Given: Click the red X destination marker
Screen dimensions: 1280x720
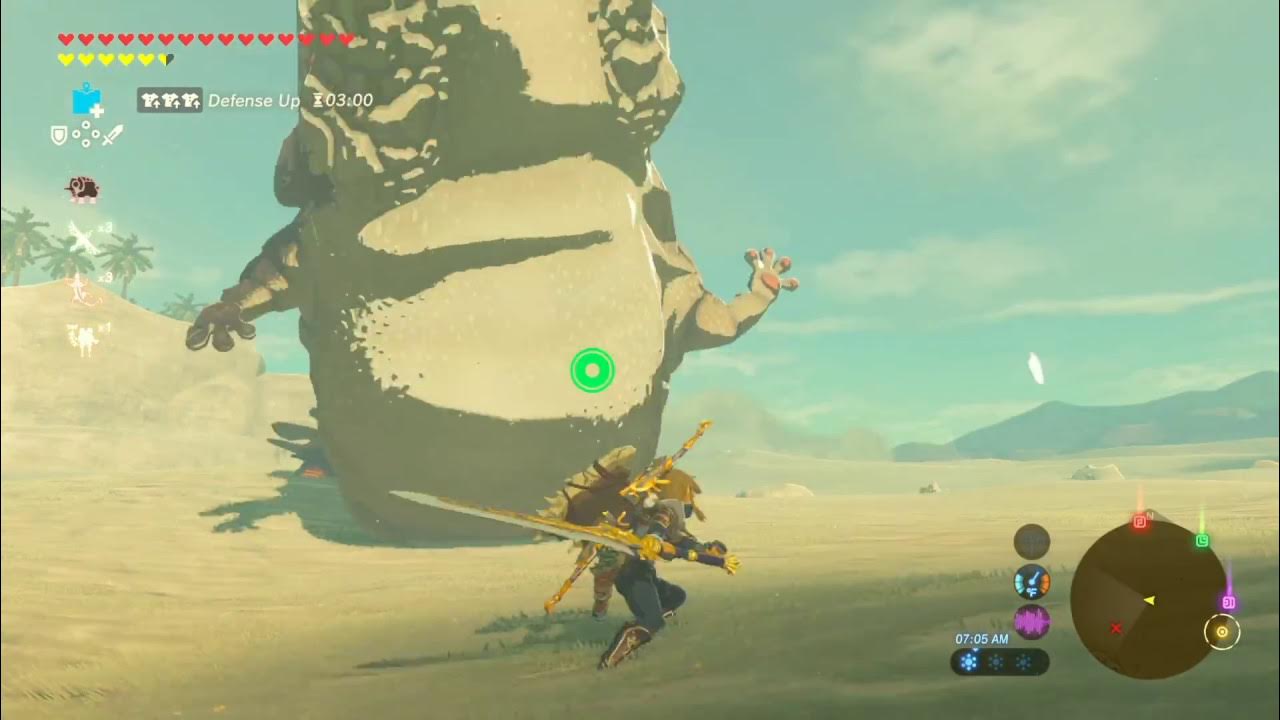Looking at the screenshot, I should (x=1116, y=628).
